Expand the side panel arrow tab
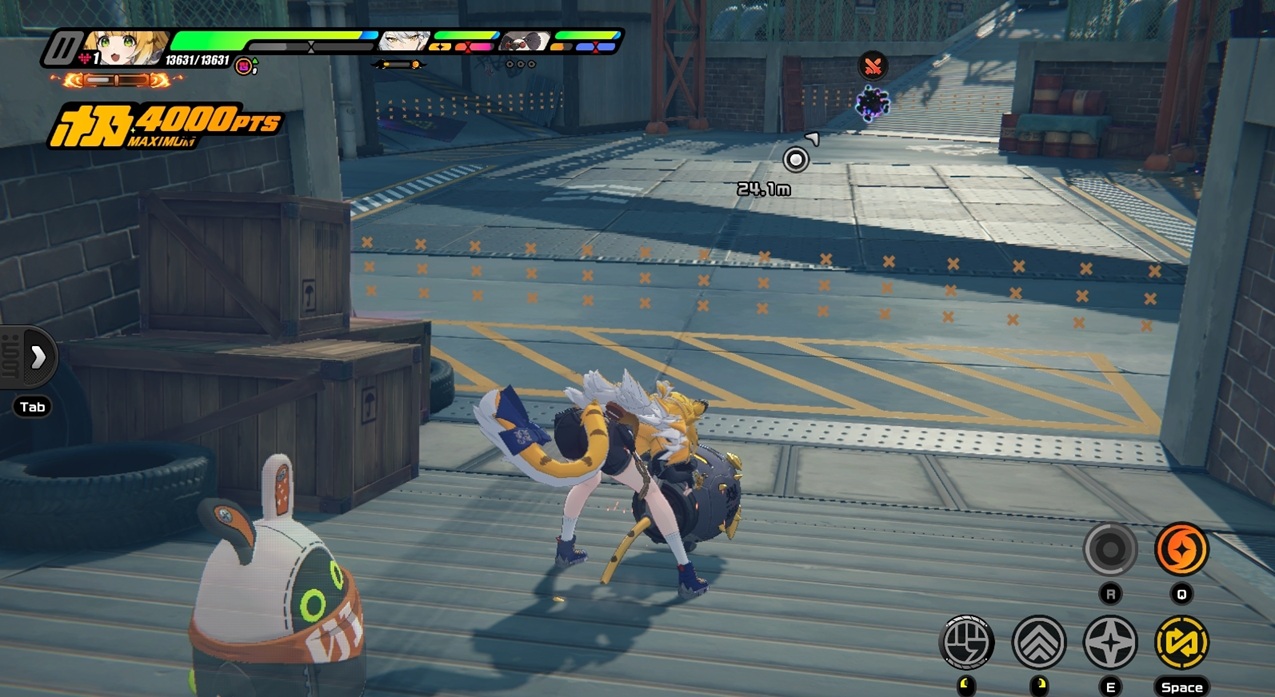This screenshot has width=1275, height=697. pyautogui.click(x=37, y=357)
